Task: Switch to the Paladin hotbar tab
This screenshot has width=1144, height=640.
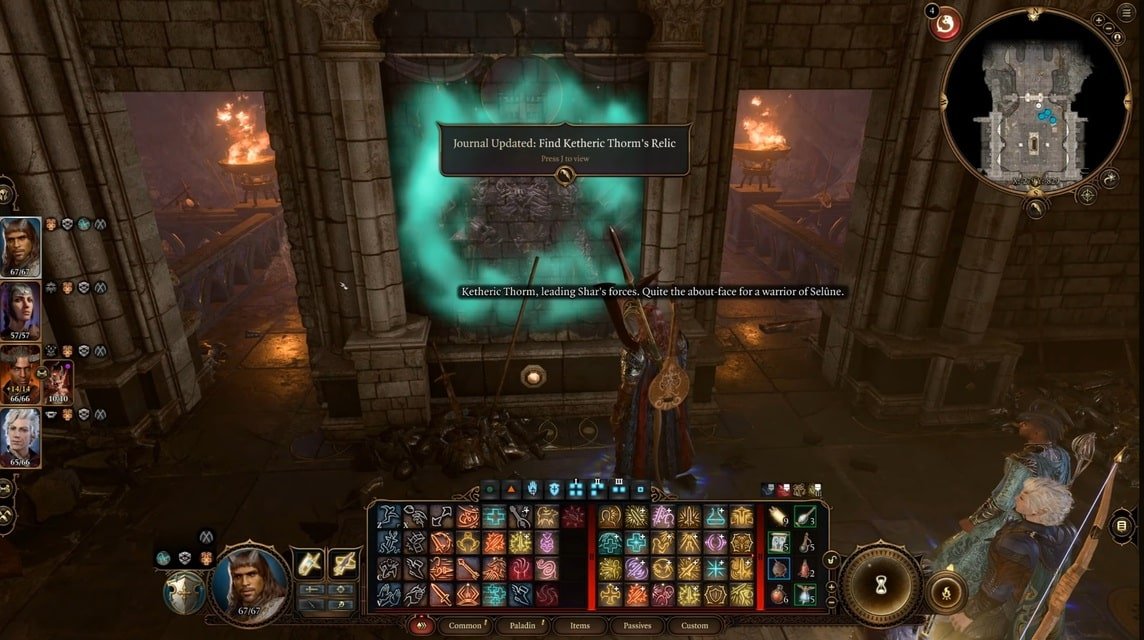Action: [x=522, y=626]
